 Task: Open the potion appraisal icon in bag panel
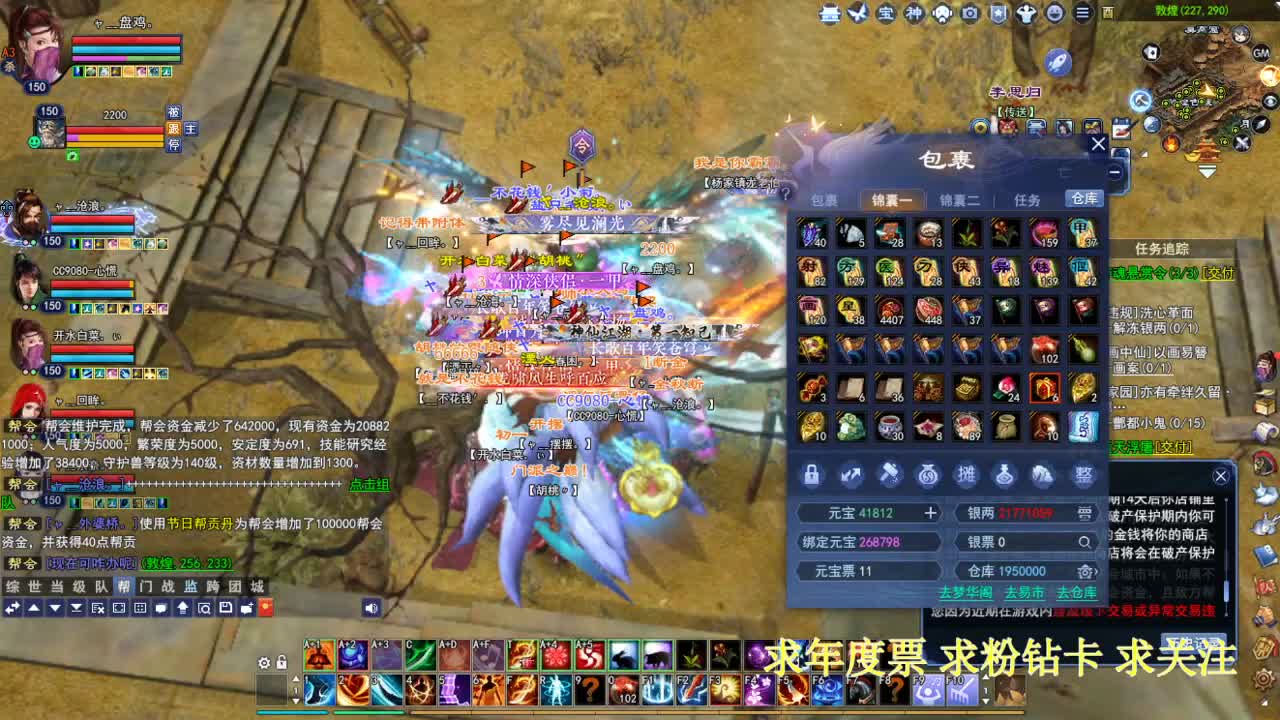coord(1005,475)
